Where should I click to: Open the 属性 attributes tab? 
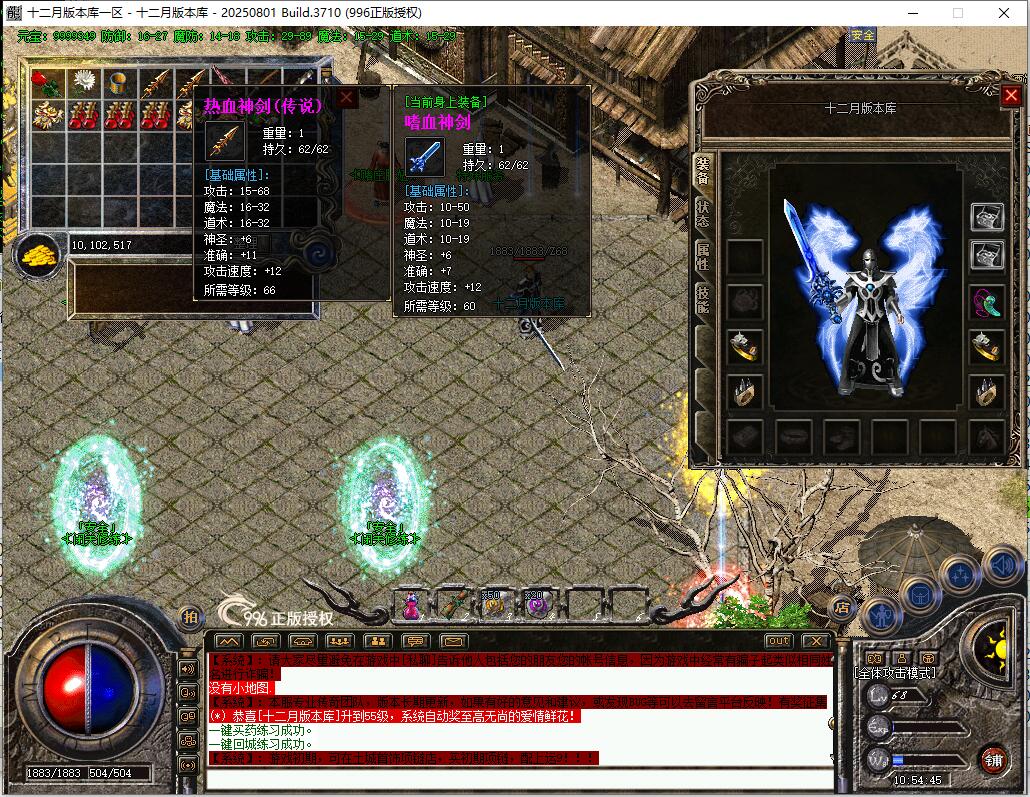coord(703,257)
